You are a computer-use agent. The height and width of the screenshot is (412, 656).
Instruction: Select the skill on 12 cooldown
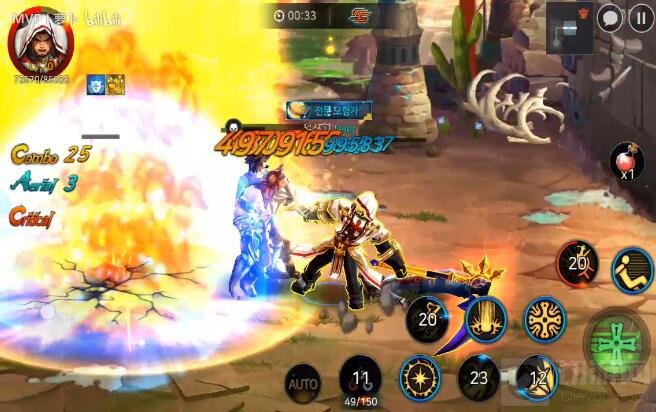pos(539,375)
